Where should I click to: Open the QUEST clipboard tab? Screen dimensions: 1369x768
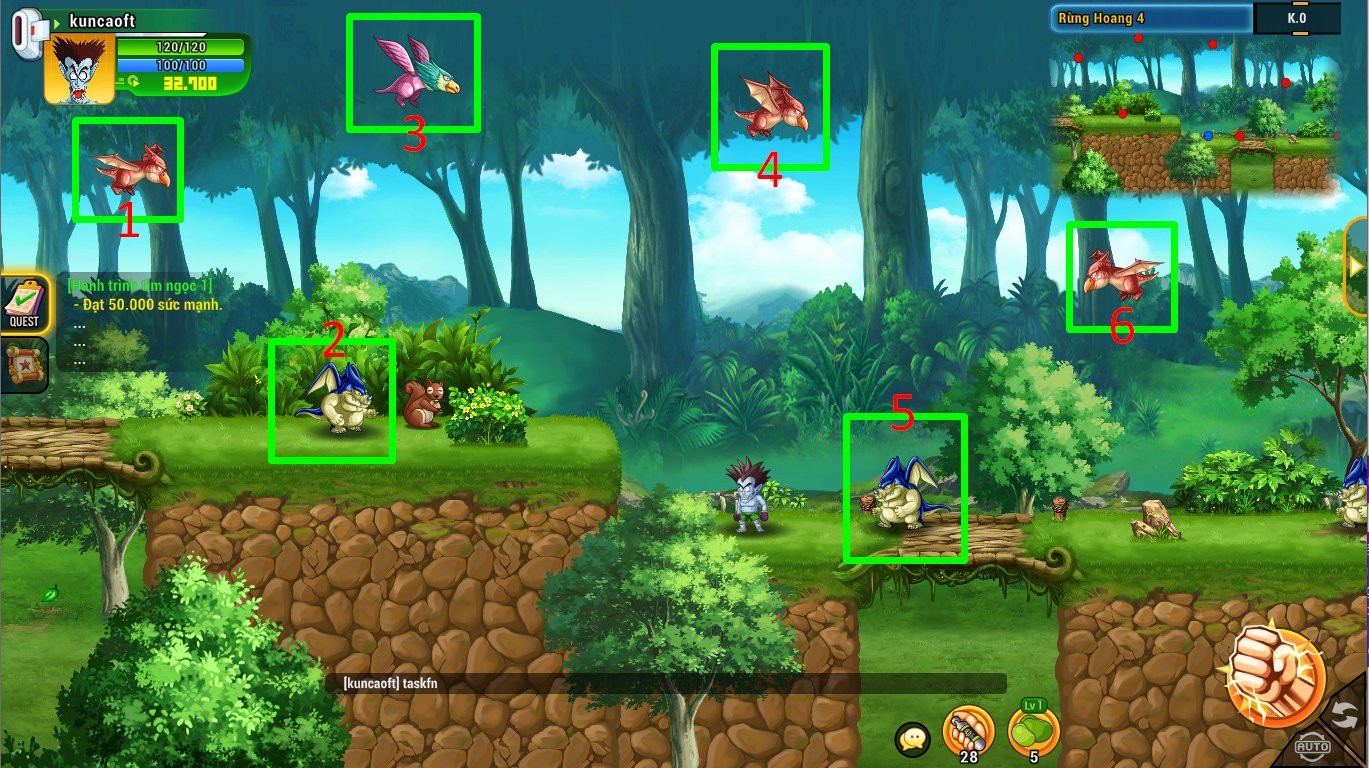click(24, 303)
